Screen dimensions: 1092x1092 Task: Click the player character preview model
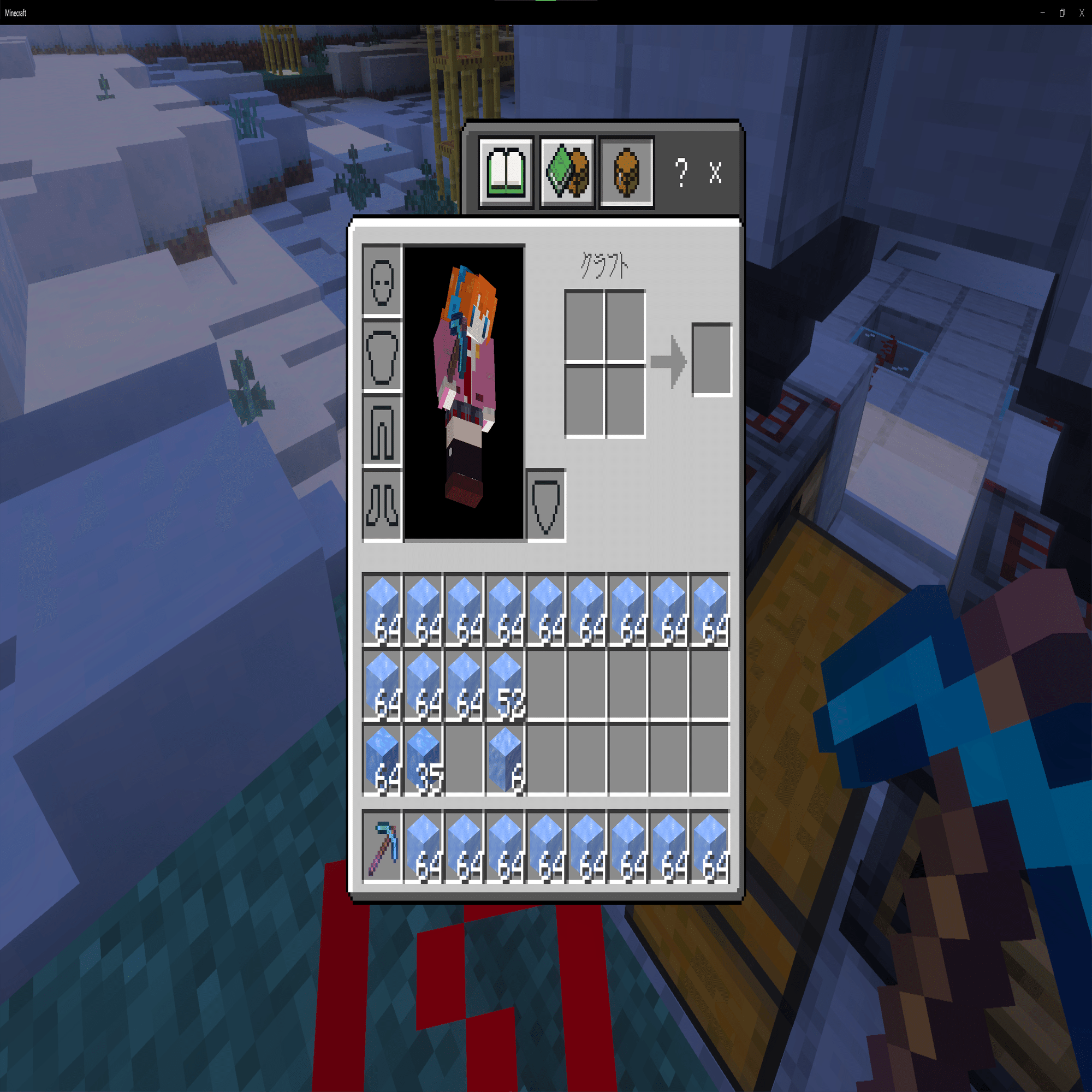point(465,390)
